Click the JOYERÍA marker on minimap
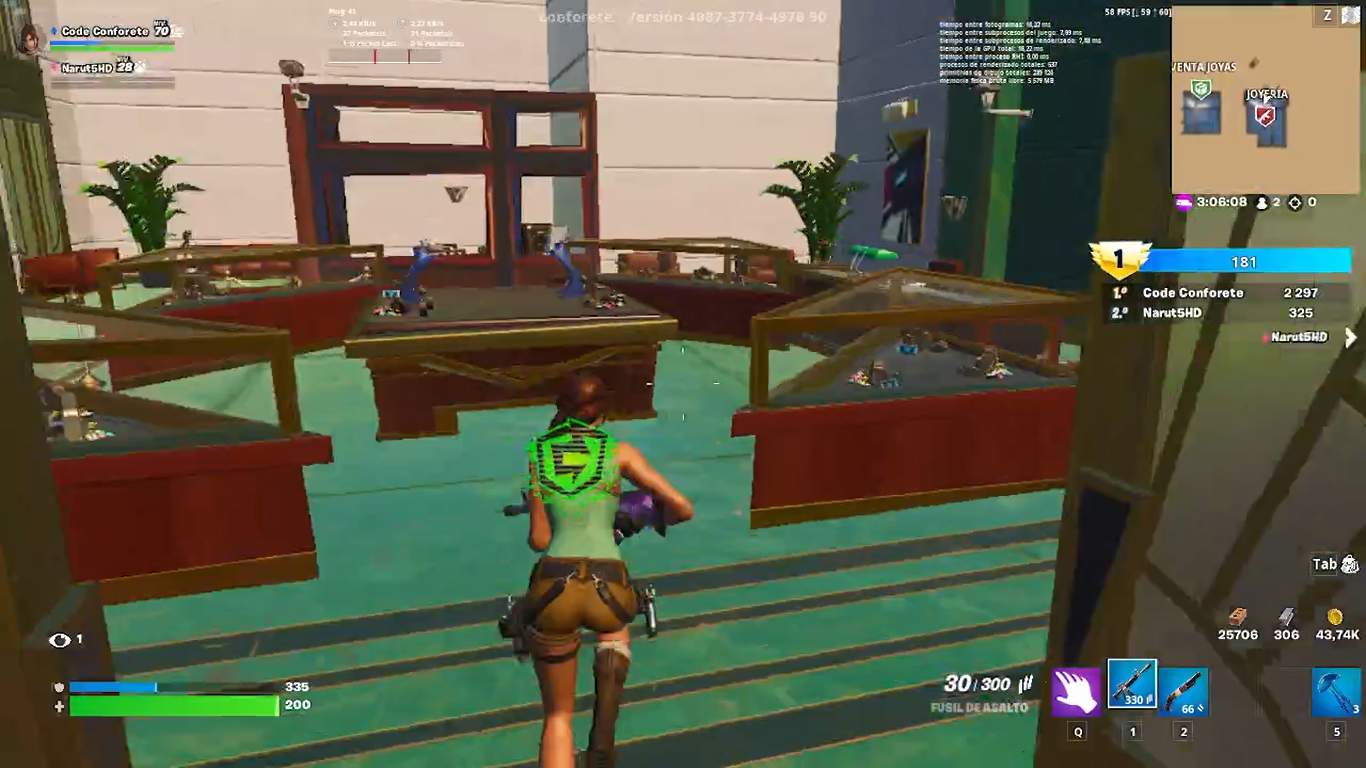Image resolution: width=1366 pixels, height=768 pixels. tap(1265, 115)
